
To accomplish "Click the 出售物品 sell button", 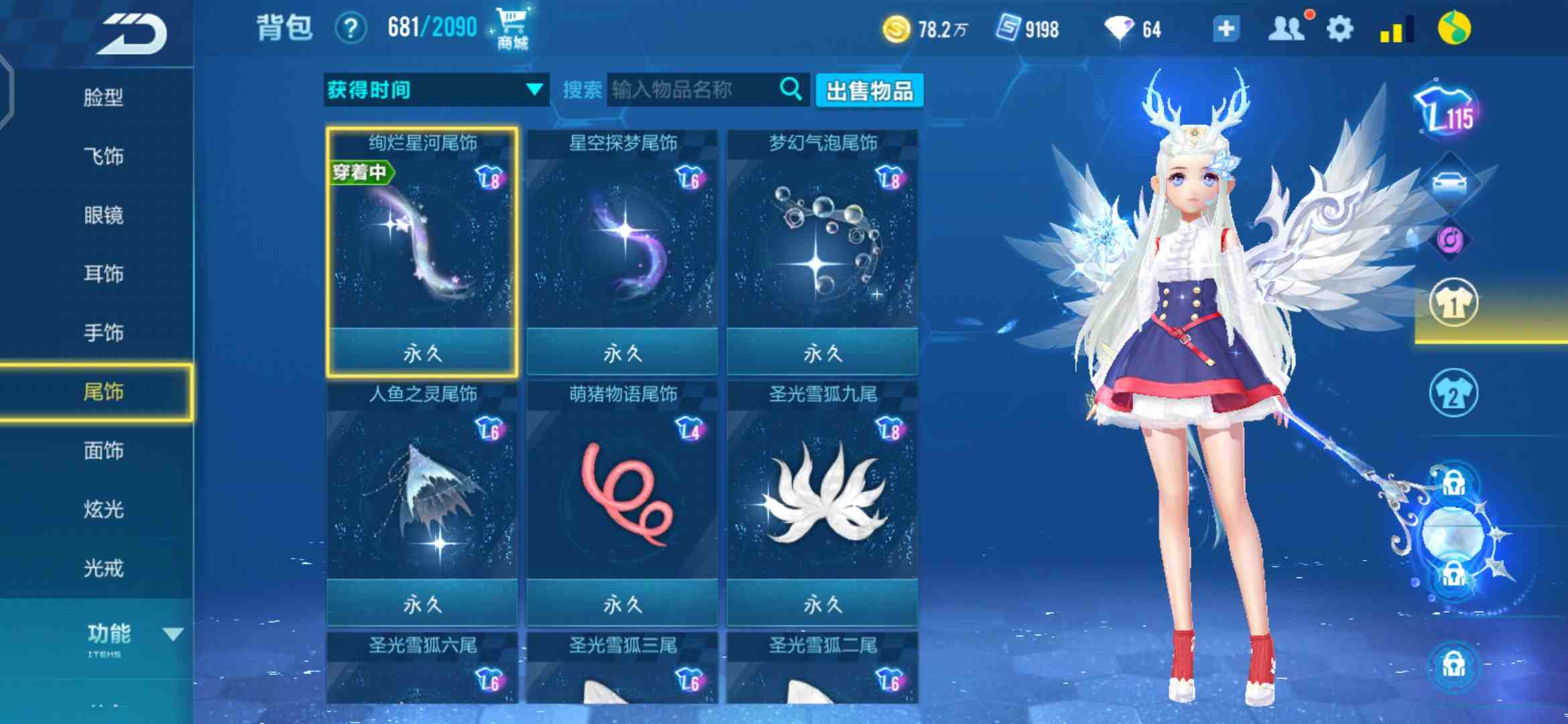I will pos(869,90).
